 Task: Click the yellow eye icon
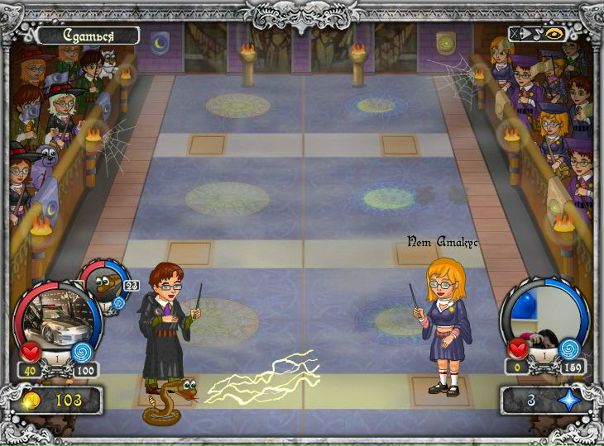click(x=555, y=33)
